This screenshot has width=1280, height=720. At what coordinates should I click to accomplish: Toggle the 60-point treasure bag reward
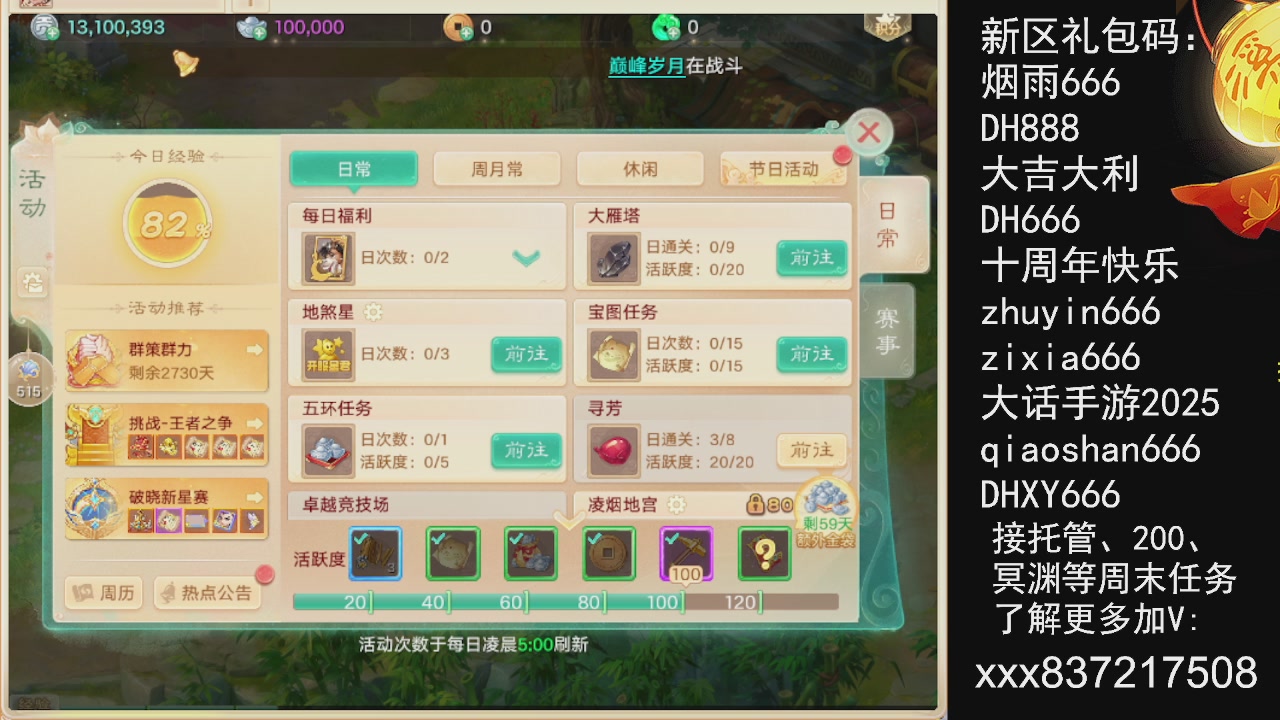[530, 553]
